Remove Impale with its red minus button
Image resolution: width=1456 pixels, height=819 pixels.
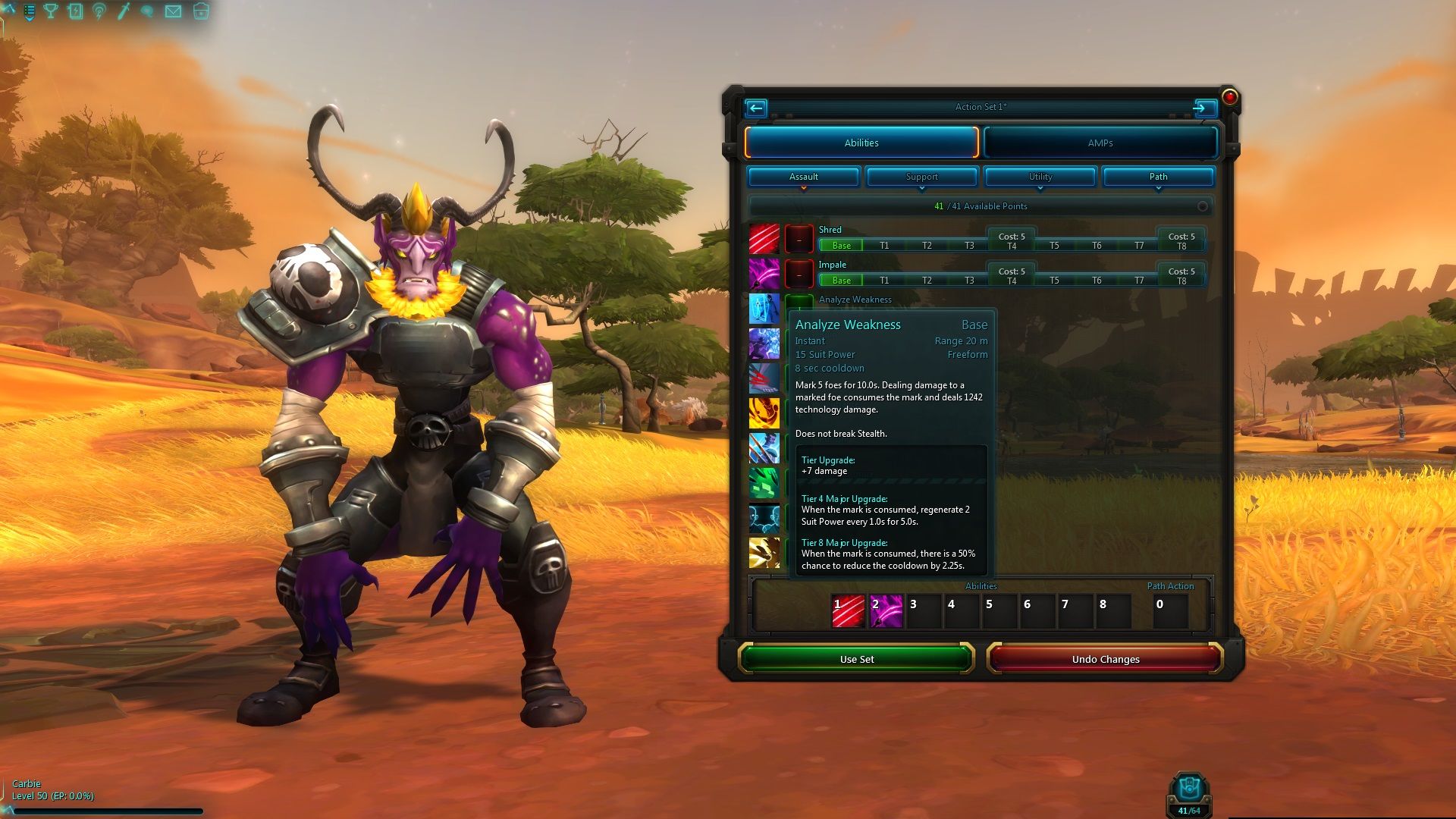[x=799, y=274]
